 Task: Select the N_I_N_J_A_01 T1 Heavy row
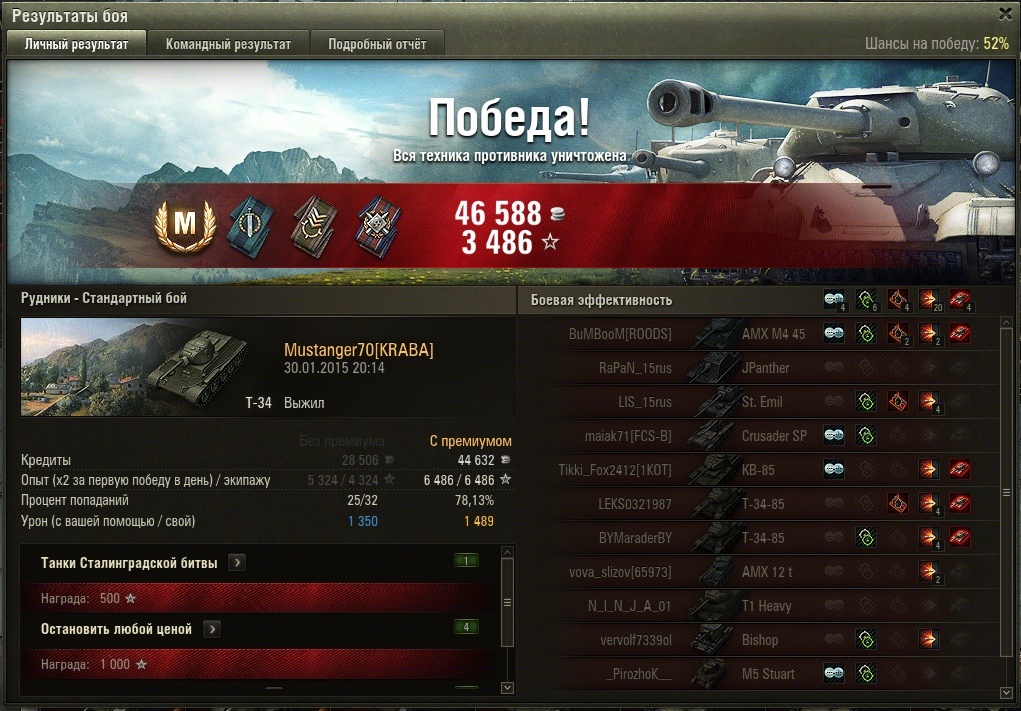click(760, 606)
